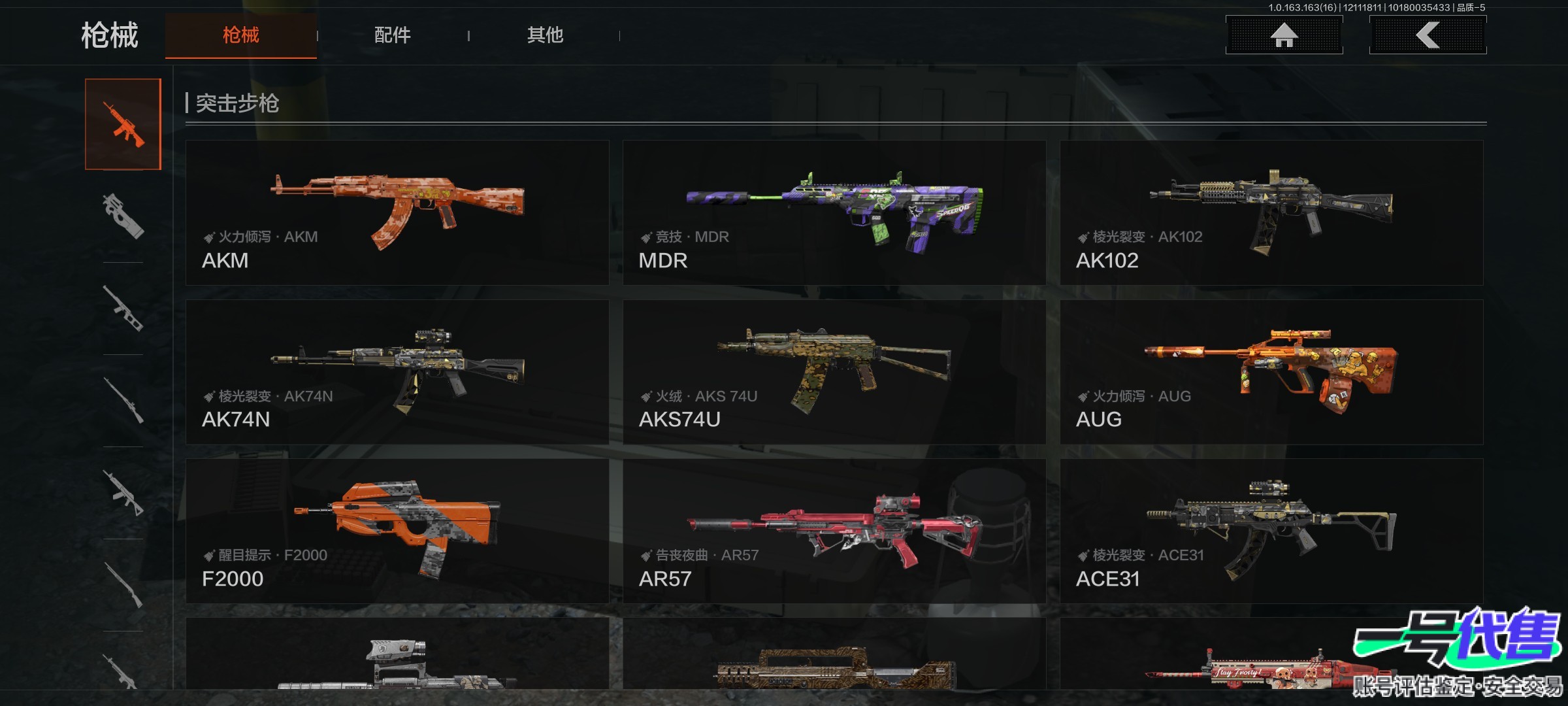Viewport: 1568px width, 706px height.
Task: Open the 配件 tab
Action: point(392,35)
